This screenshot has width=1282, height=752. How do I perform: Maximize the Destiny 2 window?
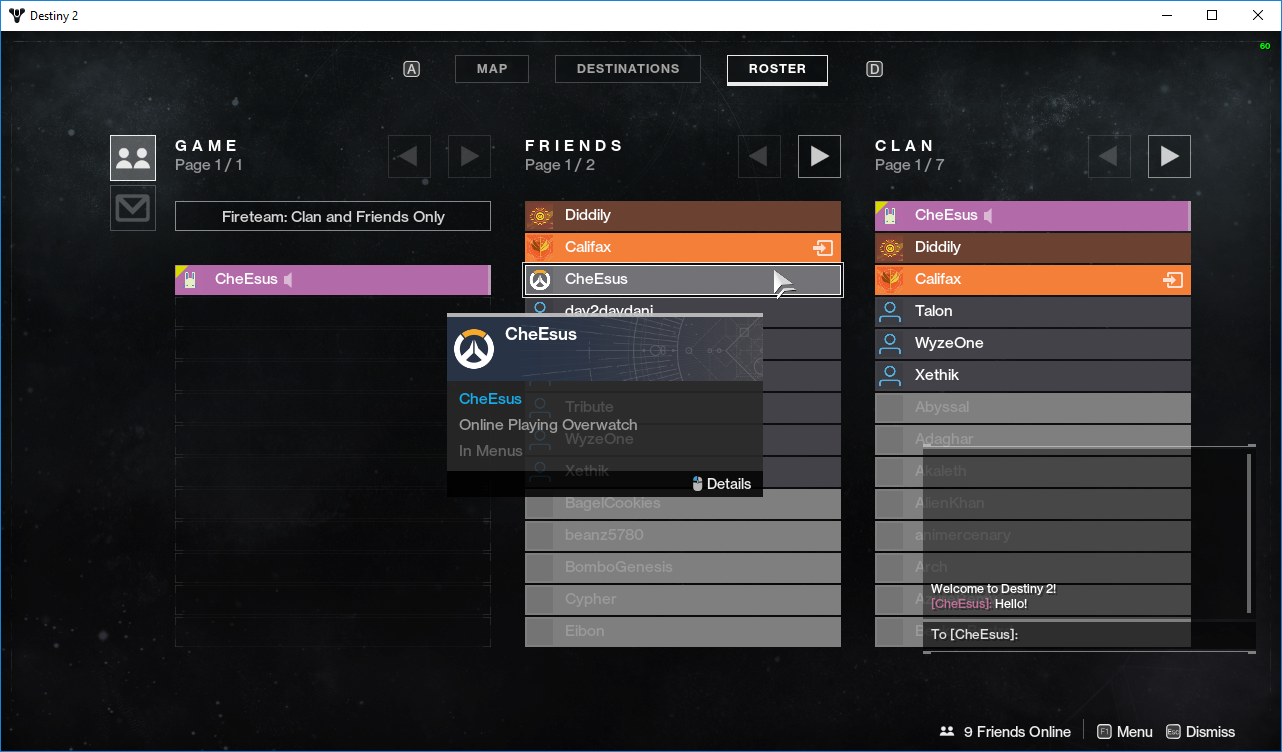coord(1212,15)
